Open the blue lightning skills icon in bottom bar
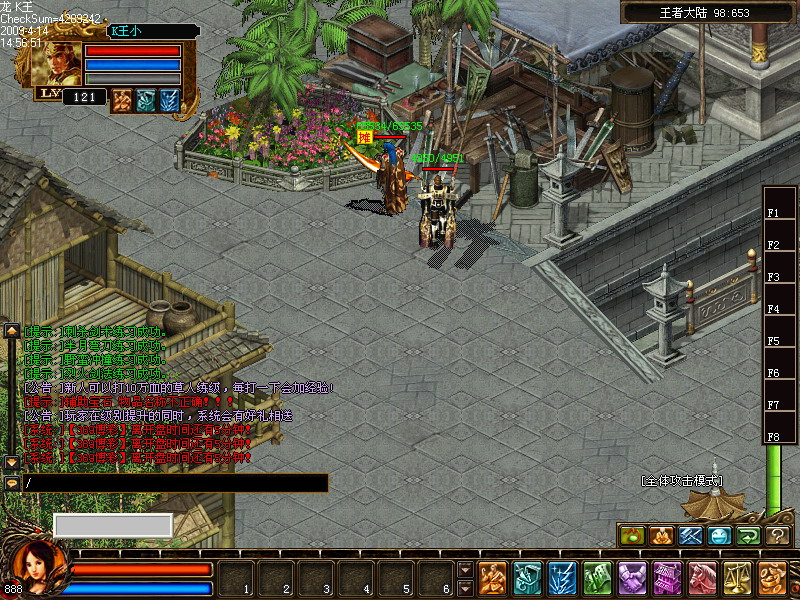The height and width of the screenshot is (600, 800). click(x=562, y=577)
